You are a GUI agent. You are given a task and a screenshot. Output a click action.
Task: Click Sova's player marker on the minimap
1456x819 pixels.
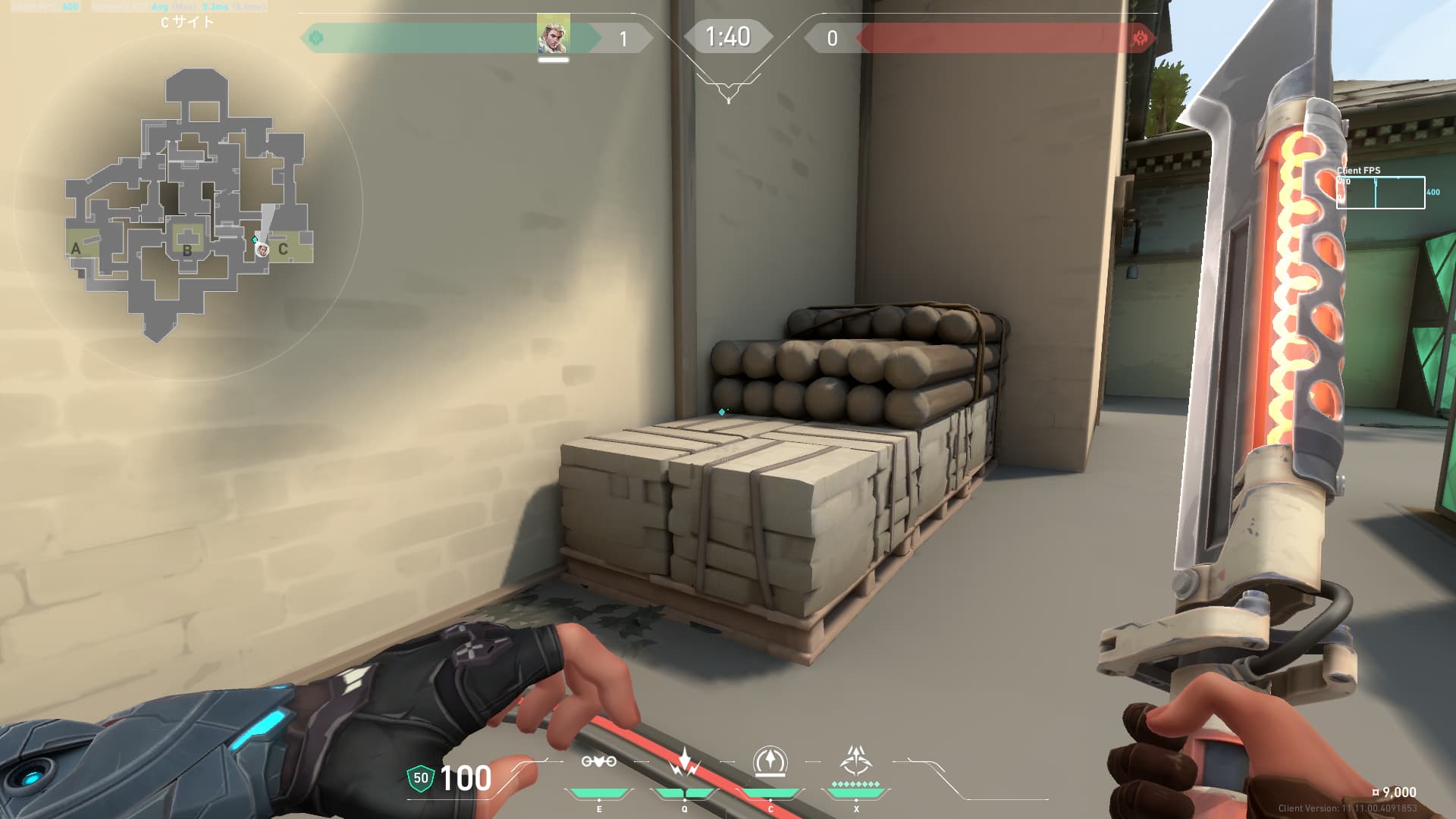click(262, 249)
